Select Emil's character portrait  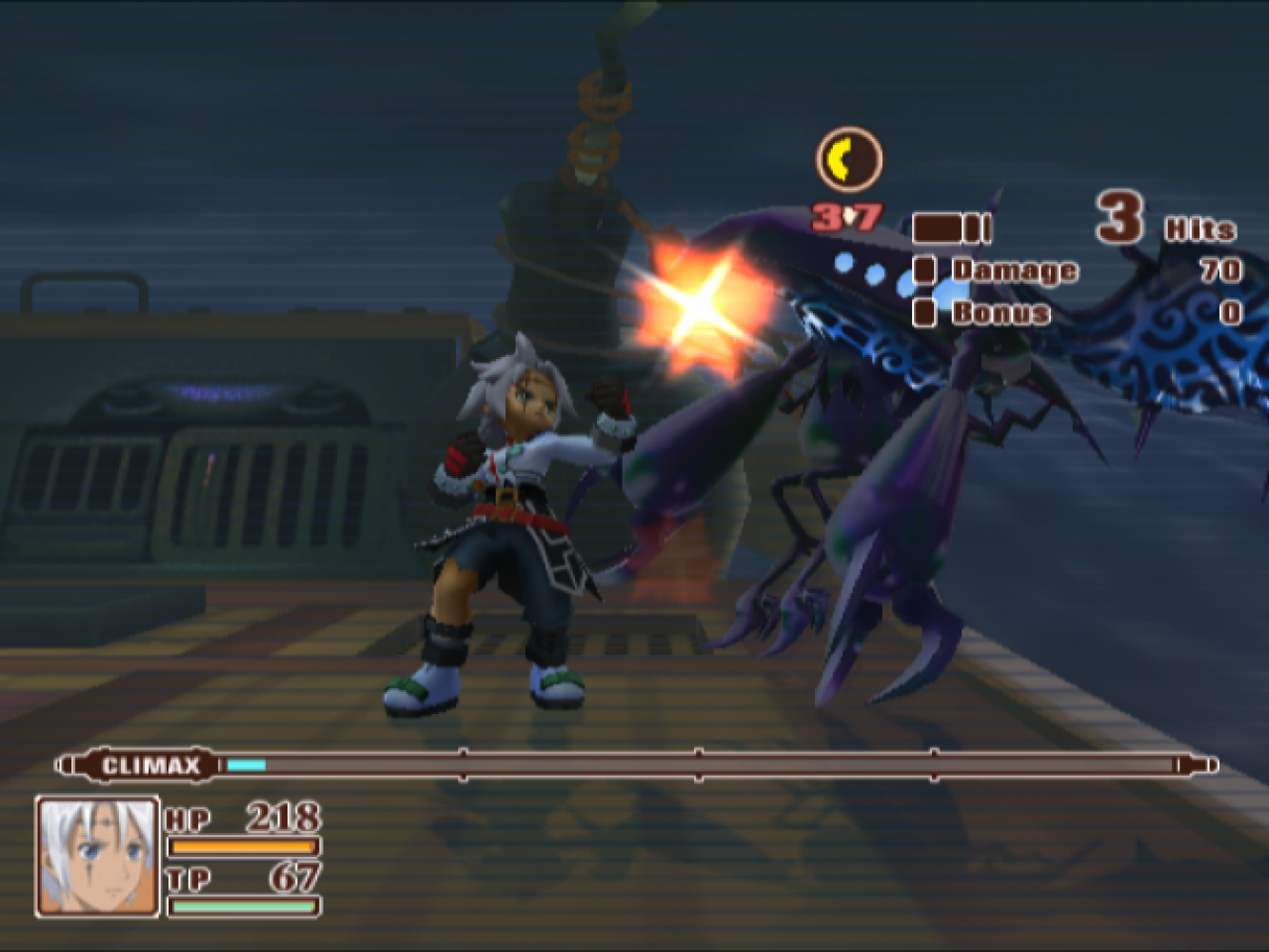coord(97,856)
